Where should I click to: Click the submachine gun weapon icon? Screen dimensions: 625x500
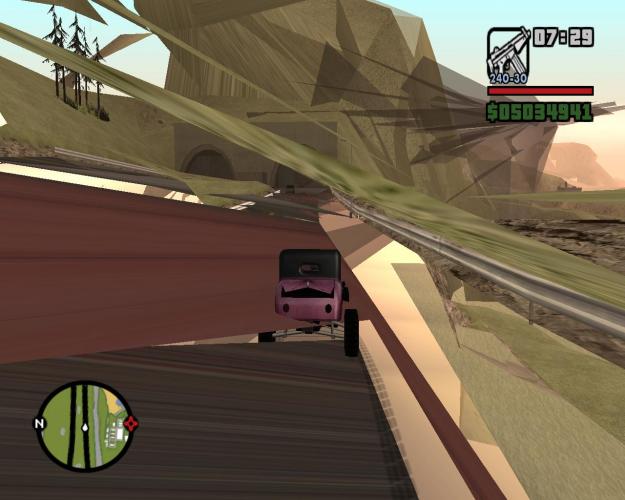[508, 53]
